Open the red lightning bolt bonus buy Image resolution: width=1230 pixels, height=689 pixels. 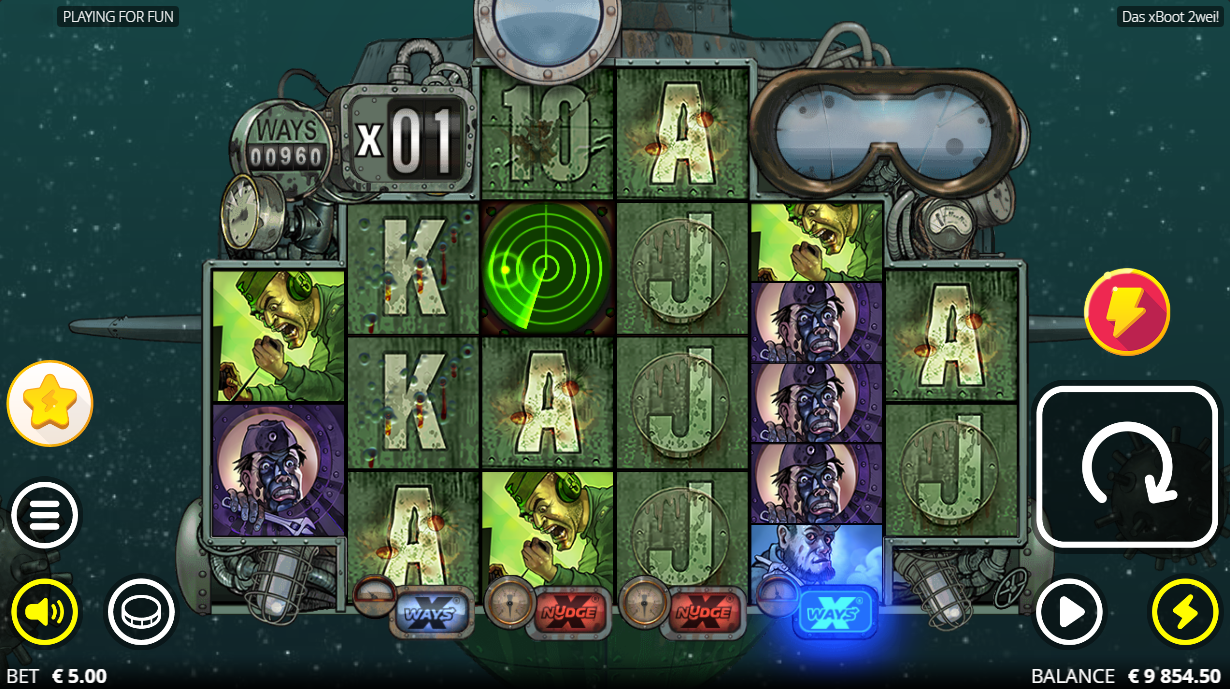click(x=1127, y=311)
